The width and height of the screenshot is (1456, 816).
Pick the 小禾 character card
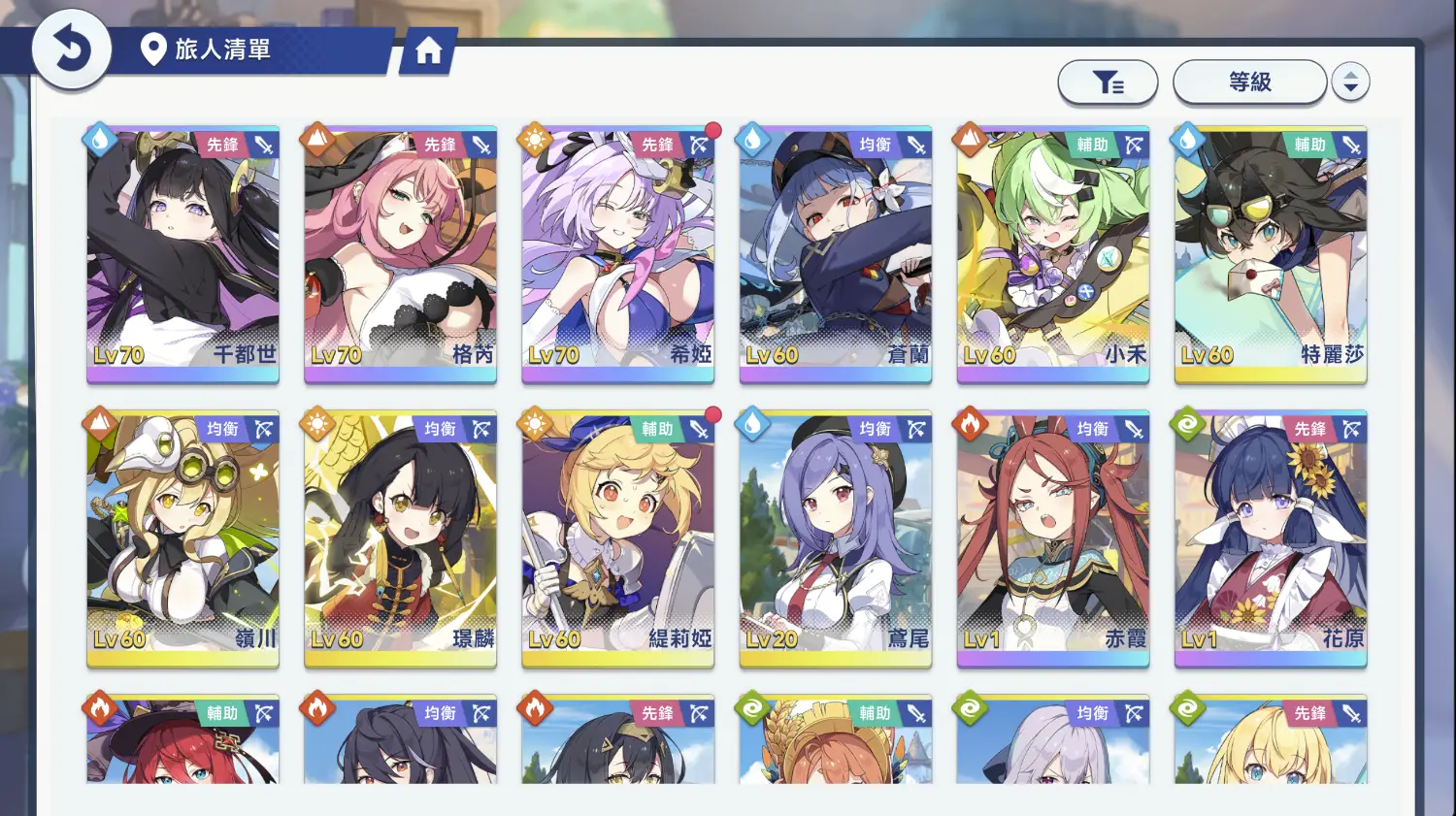point(1053,252)
